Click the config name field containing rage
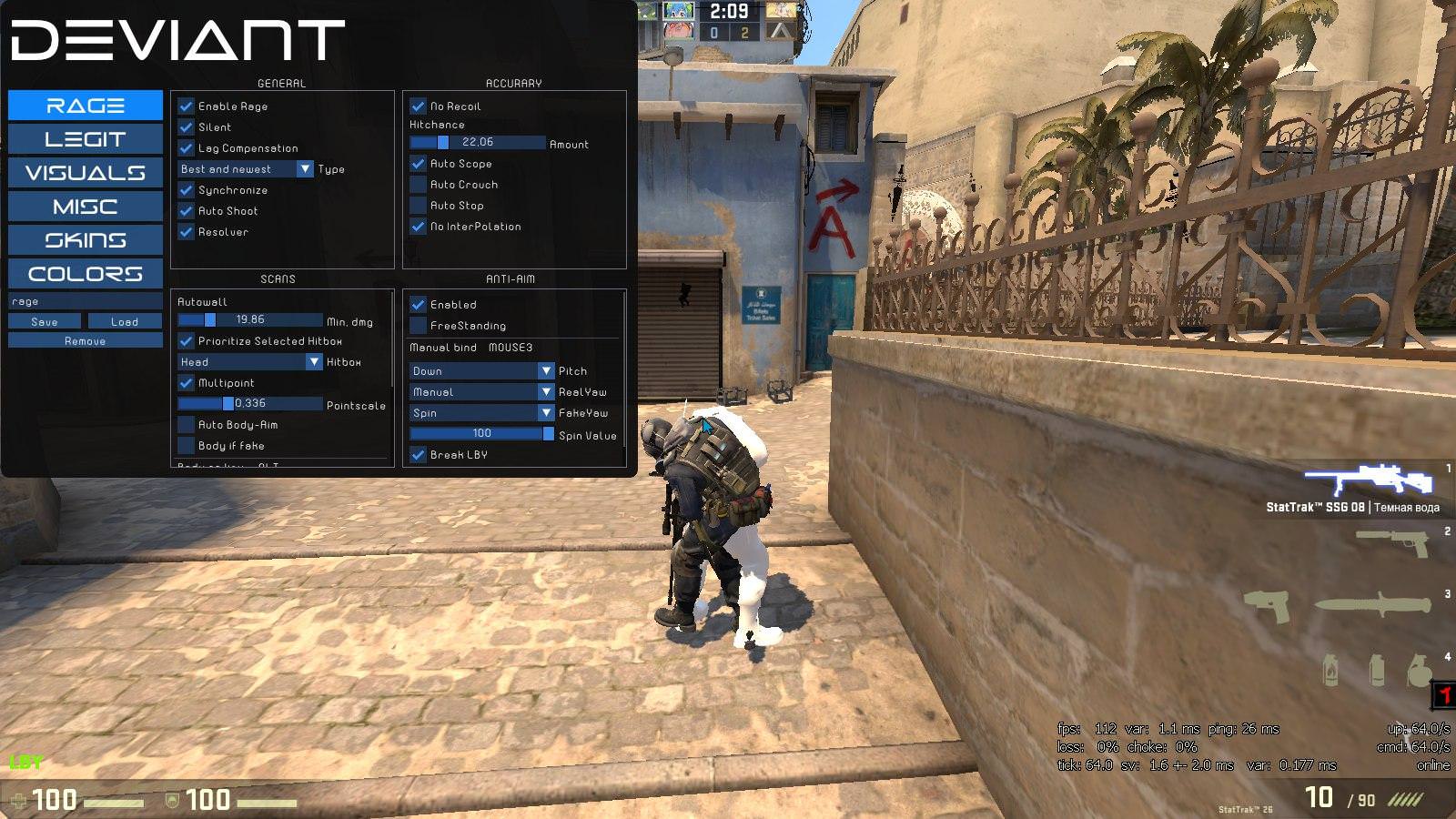 [86, 301]
